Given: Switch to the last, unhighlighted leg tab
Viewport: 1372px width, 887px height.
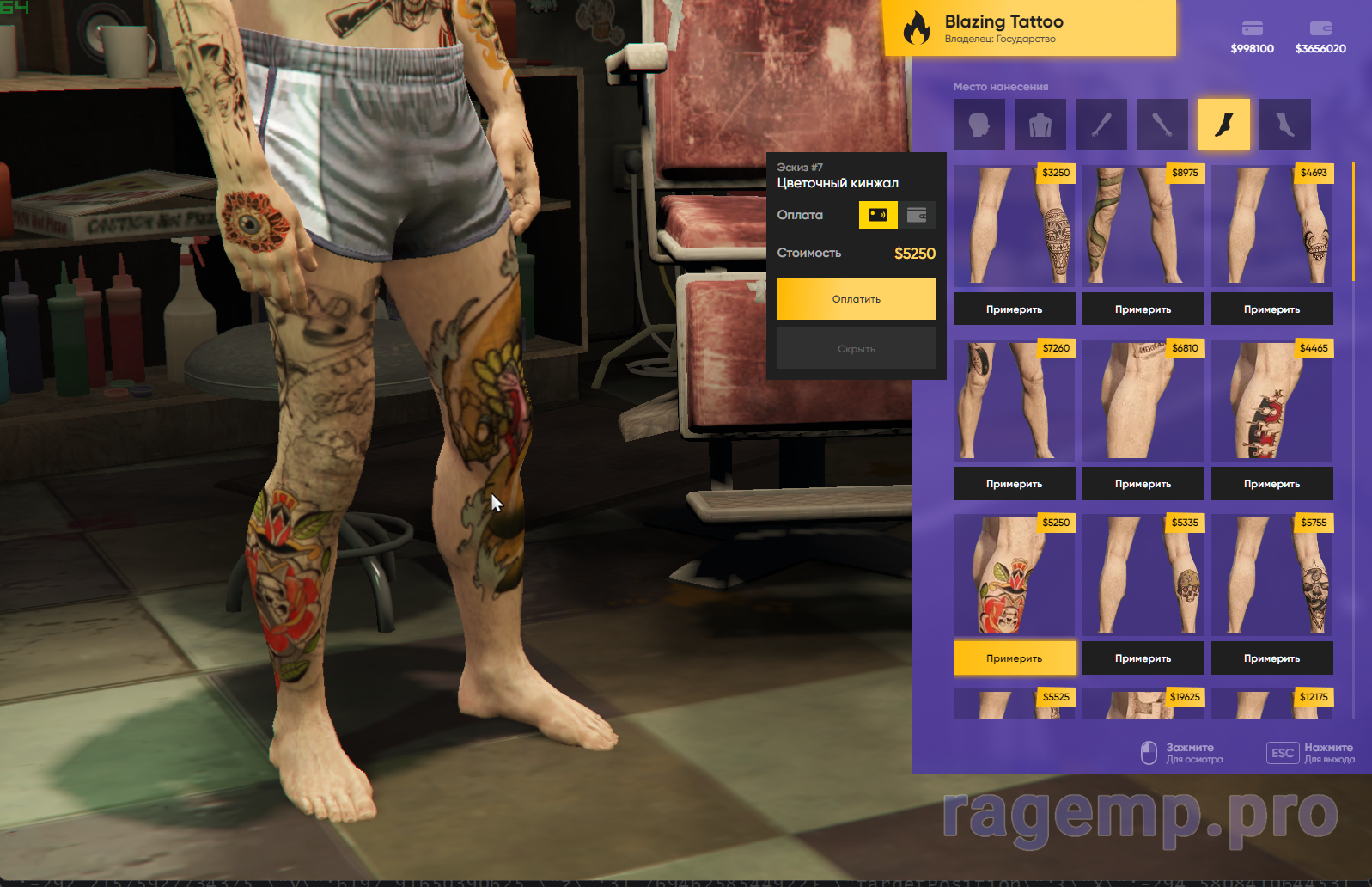Looking at the screenshot, I should point(1285,125).
